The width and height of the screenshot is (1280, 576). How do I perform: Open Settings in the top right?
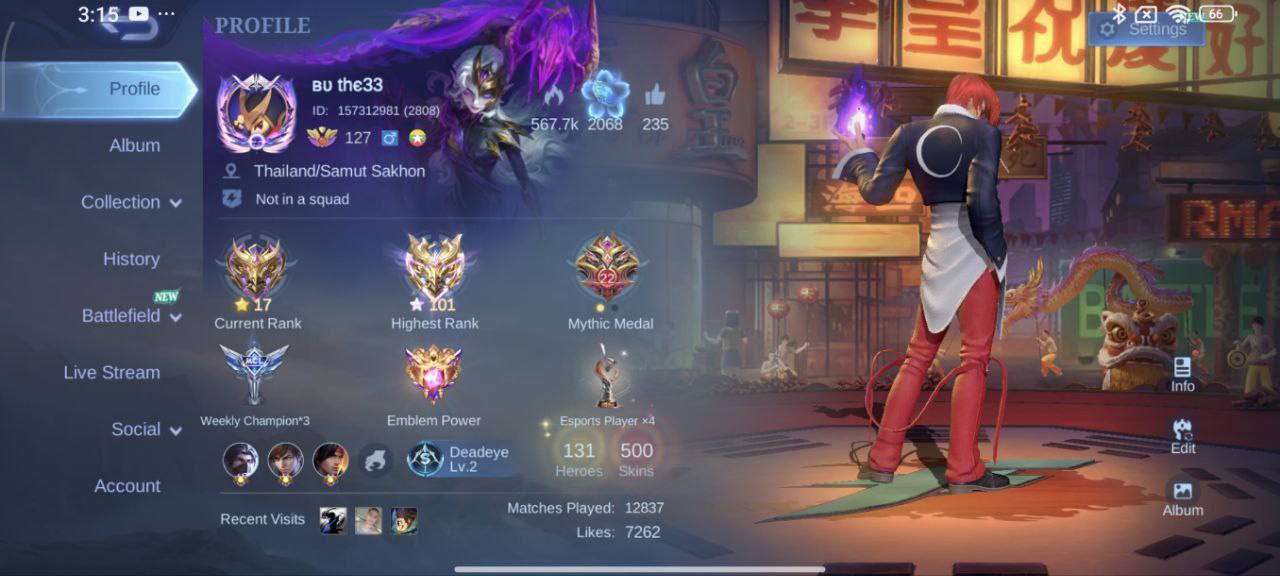click(x=1143, y=29)
